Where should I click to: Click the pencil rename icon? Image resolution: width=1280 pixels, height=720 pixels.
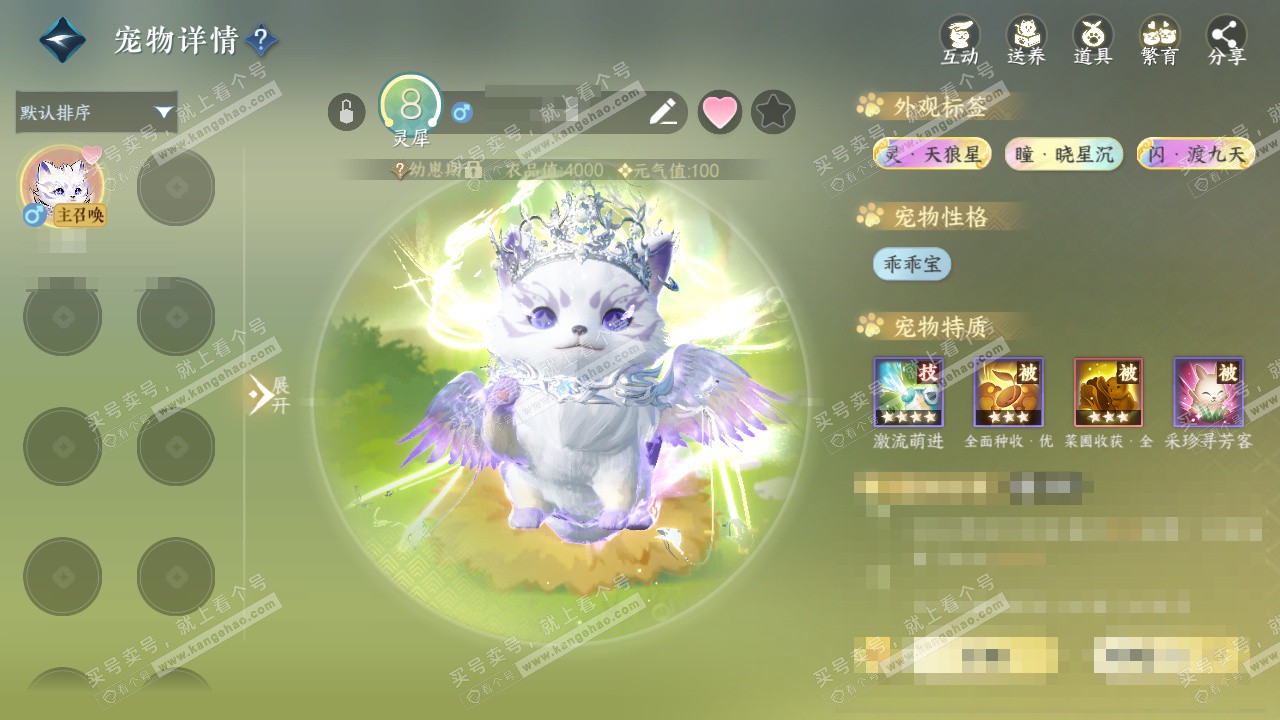point(663,112)
